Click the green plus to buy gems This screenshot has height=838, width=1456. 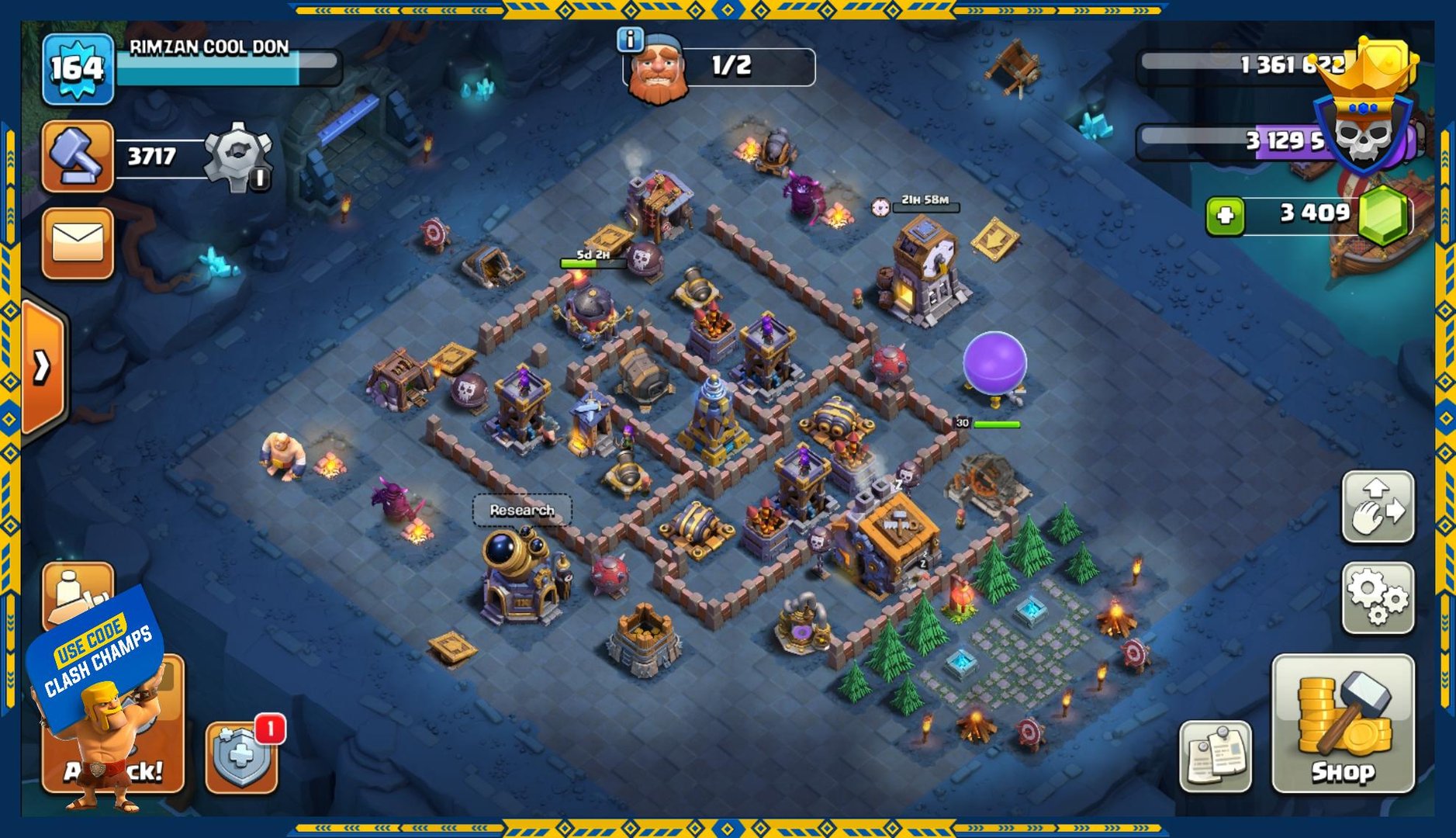(x=1225, y=215)
